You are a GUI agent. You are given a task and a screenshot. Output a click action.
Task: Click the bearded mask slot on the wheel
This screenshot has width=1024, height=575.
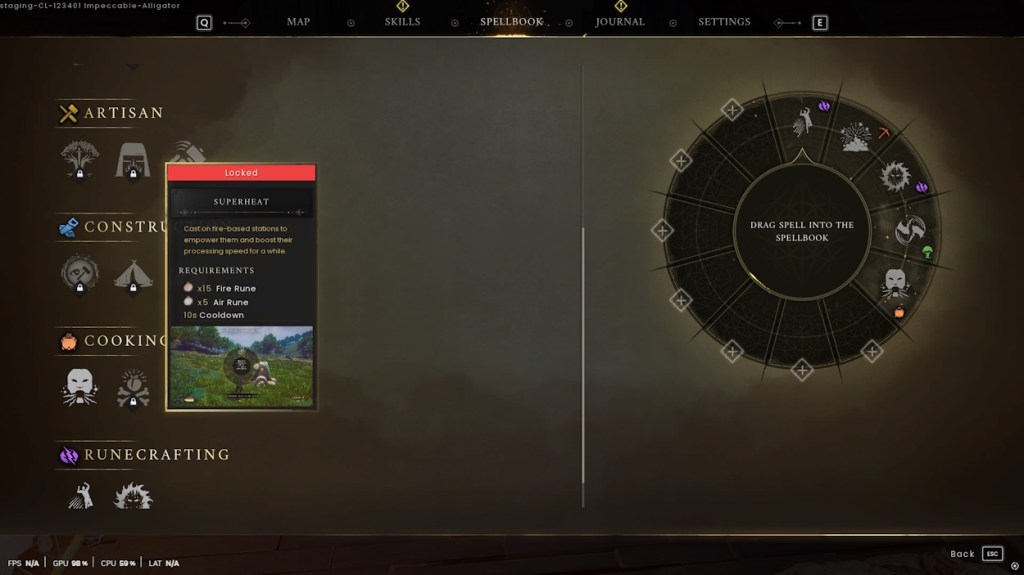(894, 284)
